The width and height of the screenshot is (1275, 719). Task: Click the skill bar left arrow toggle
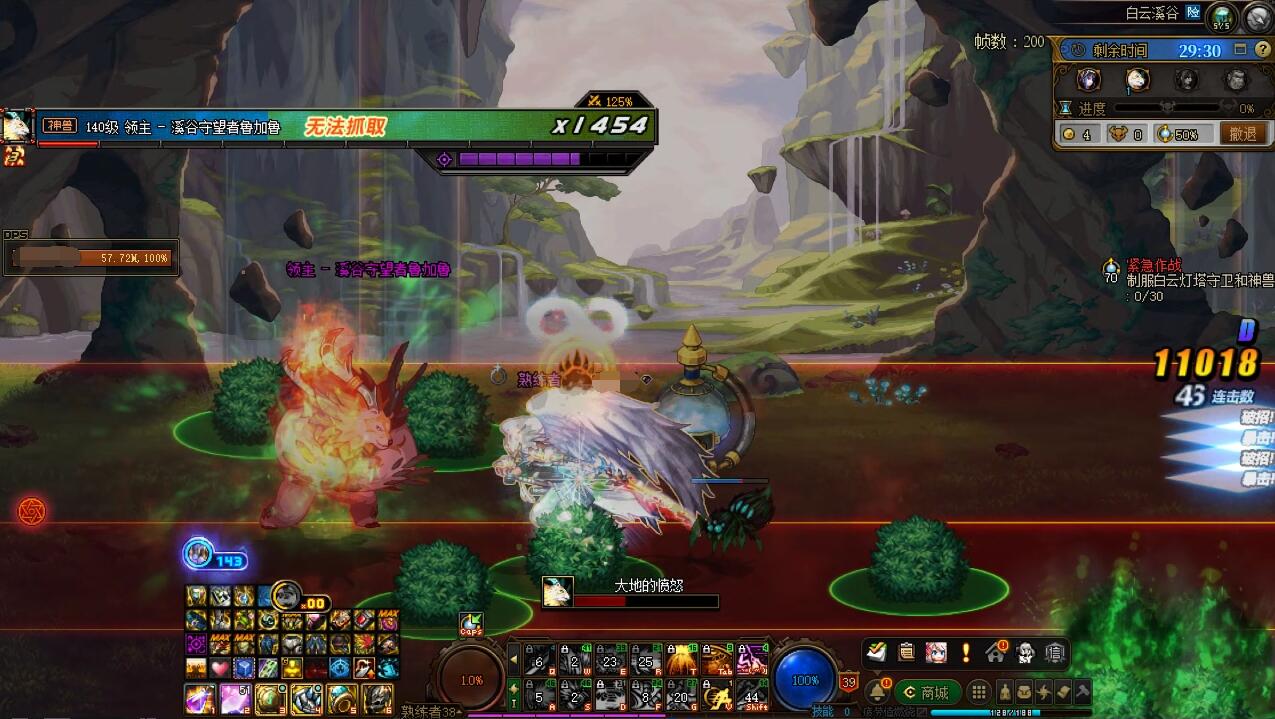(x=515, y=659)
